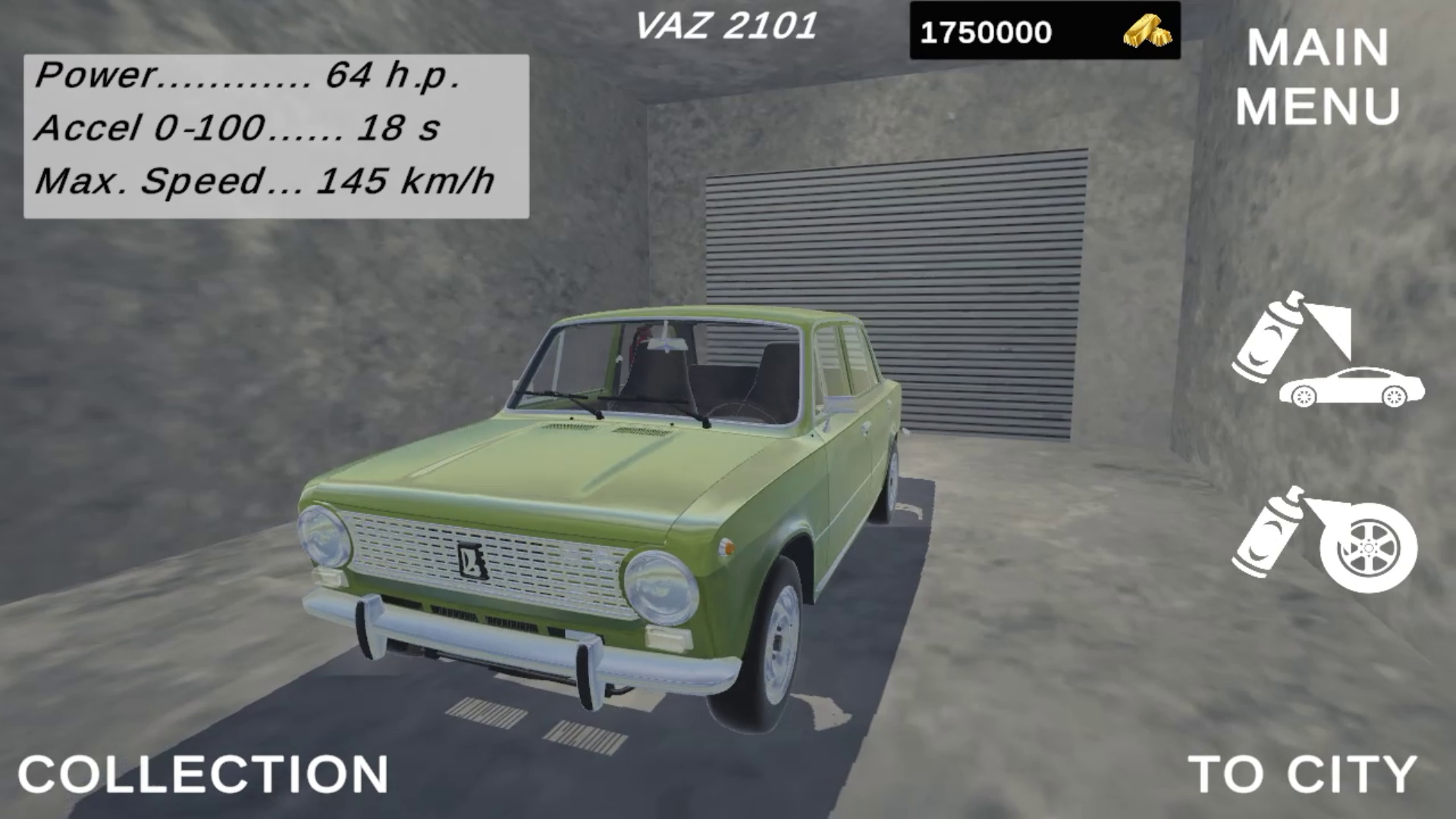
Task: Click the Power 64 h.p. stat line
Action: pos(250,76)
